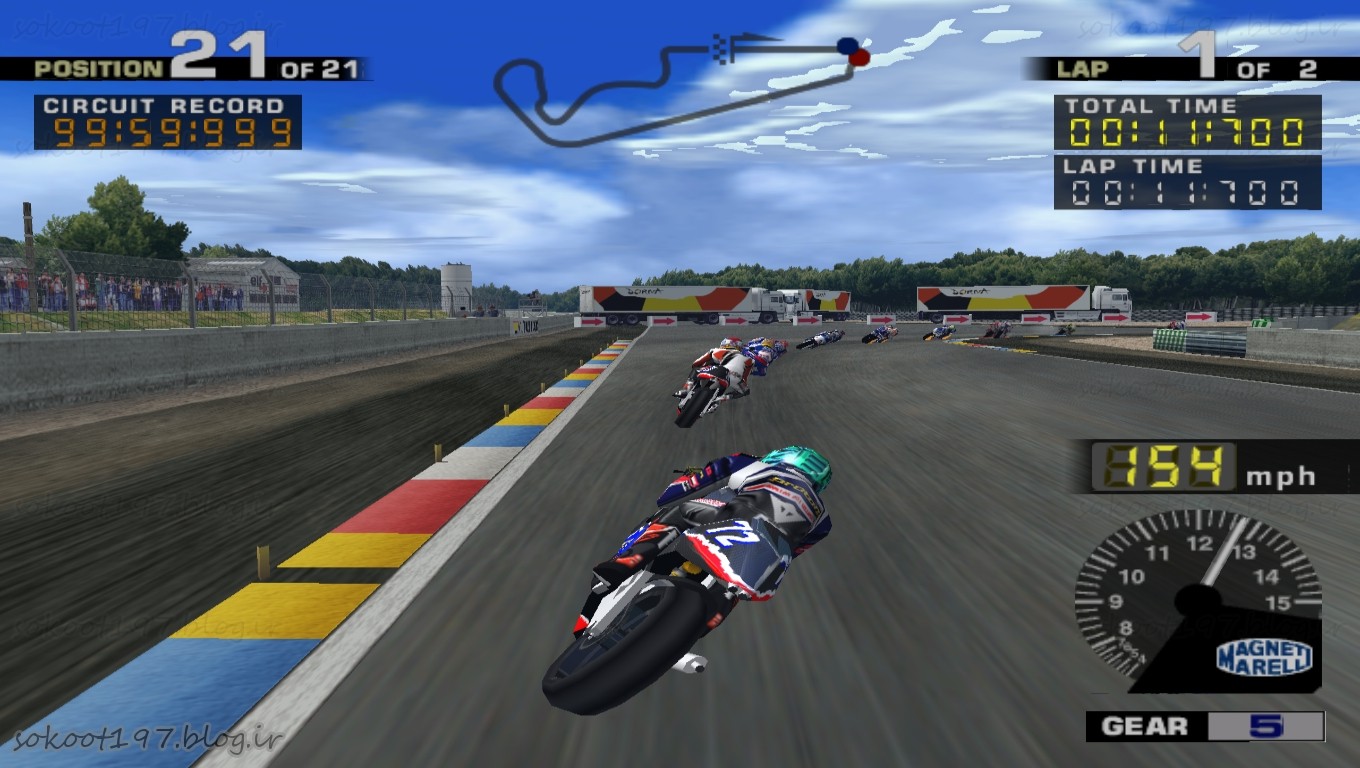Click the Magneti Marelli logo on the tachometer

[x=1264, y=657]
